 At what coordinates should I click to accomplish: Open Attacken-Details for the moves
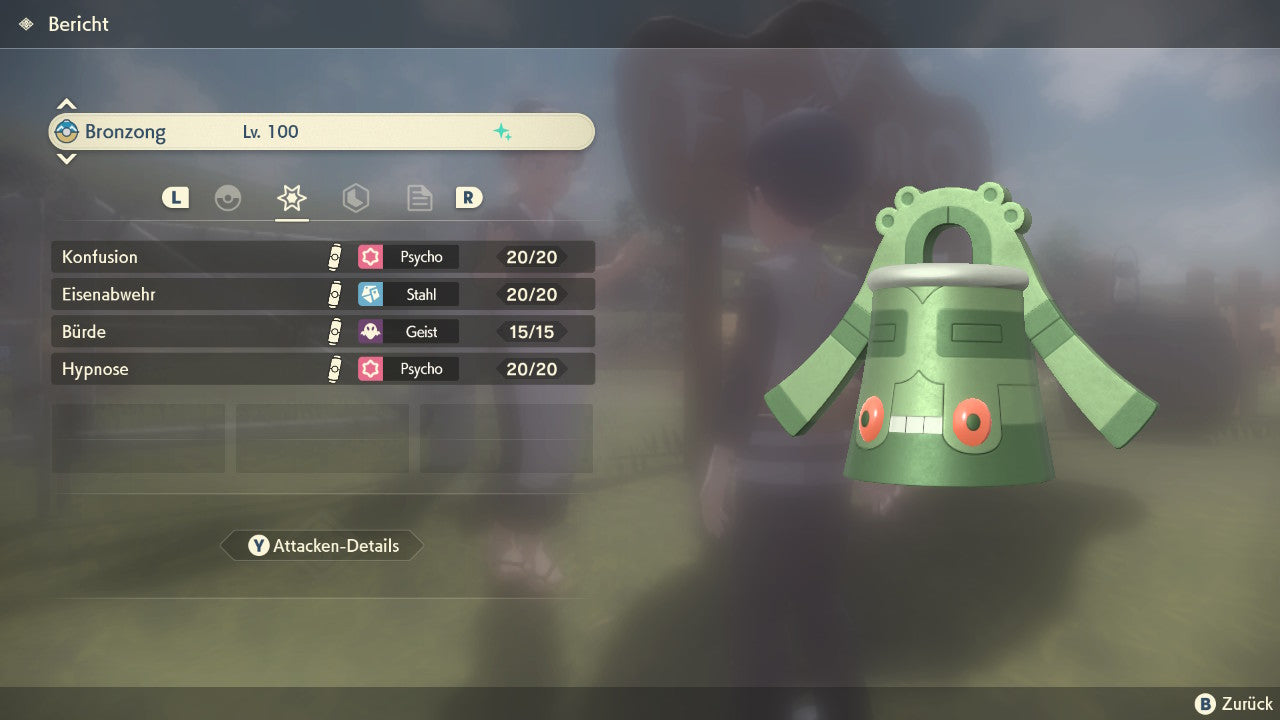tap(322, 546)
